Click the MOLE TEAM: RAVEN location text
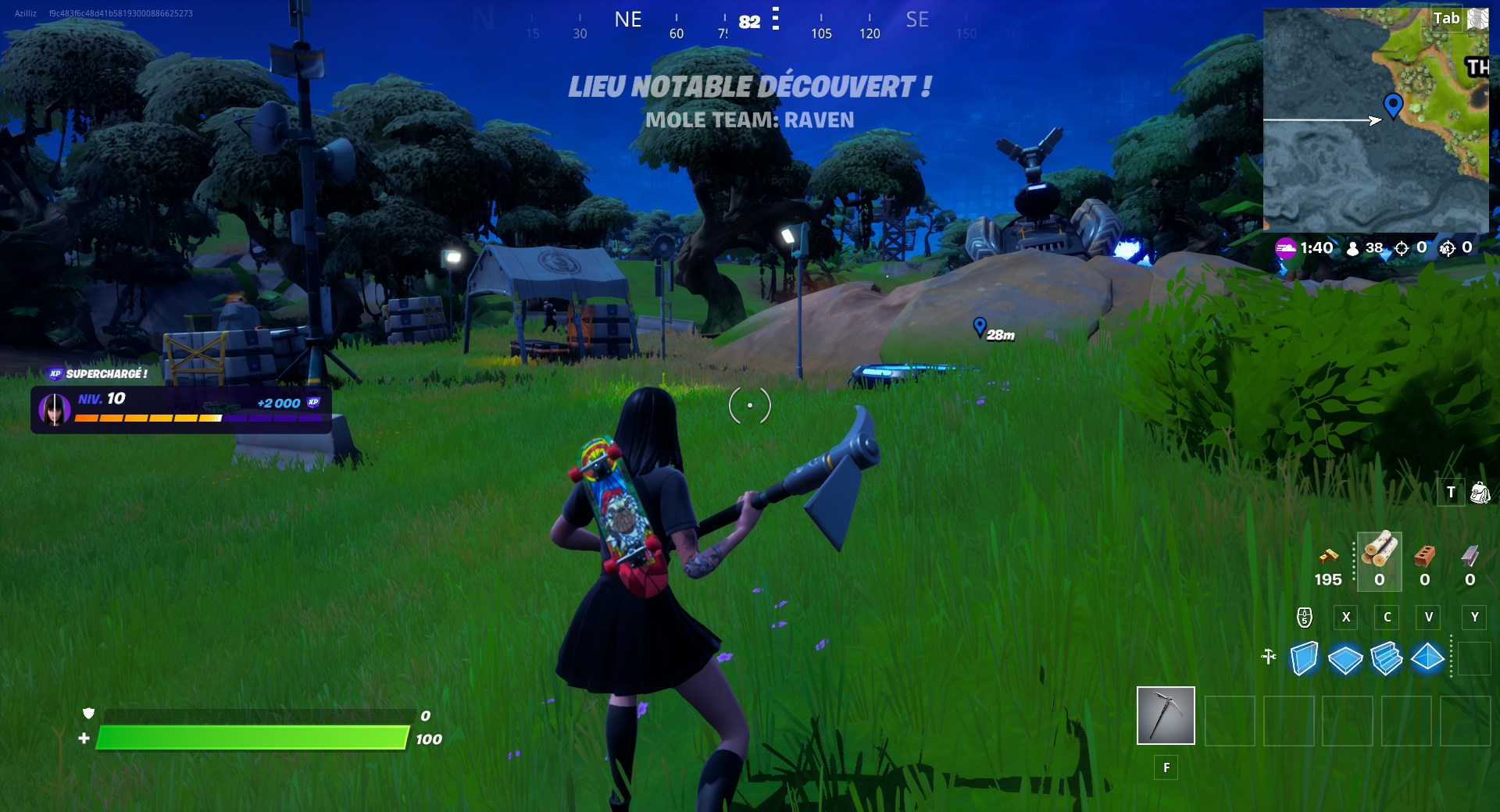 pos(748,119)
